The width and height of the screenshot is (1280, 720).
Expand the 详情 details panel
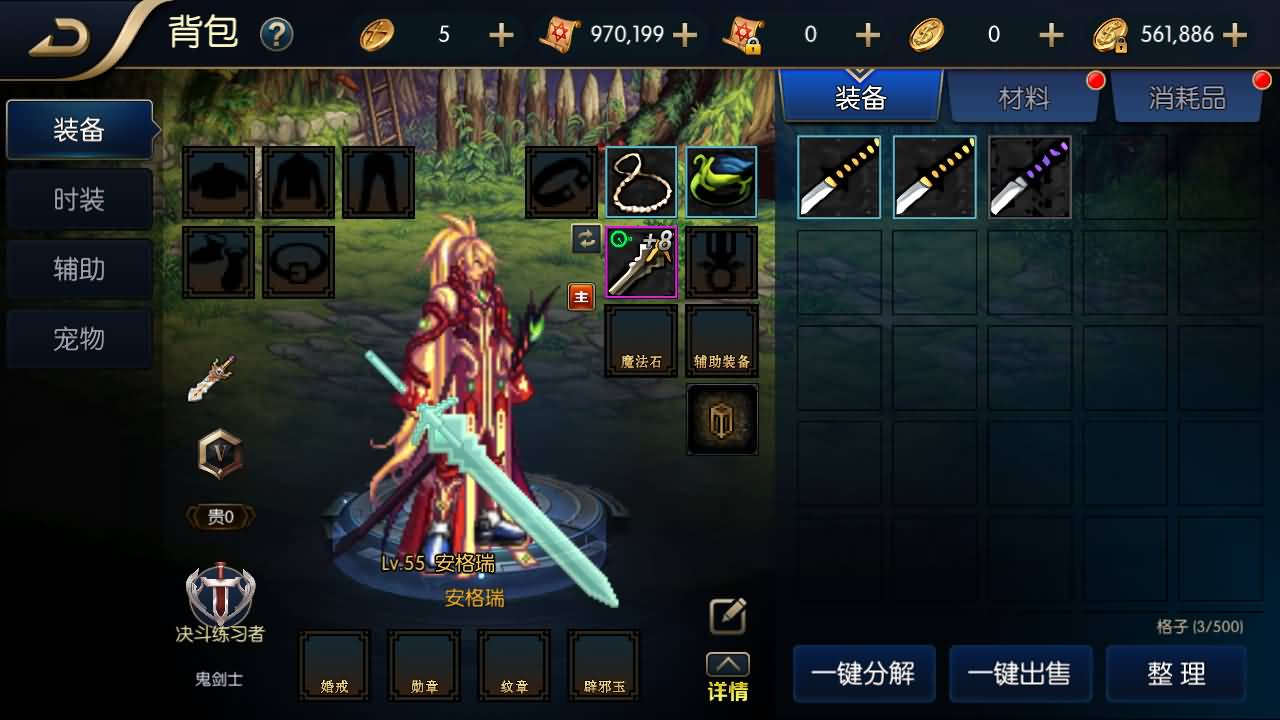pyautogui.click(x=725, y=665)
